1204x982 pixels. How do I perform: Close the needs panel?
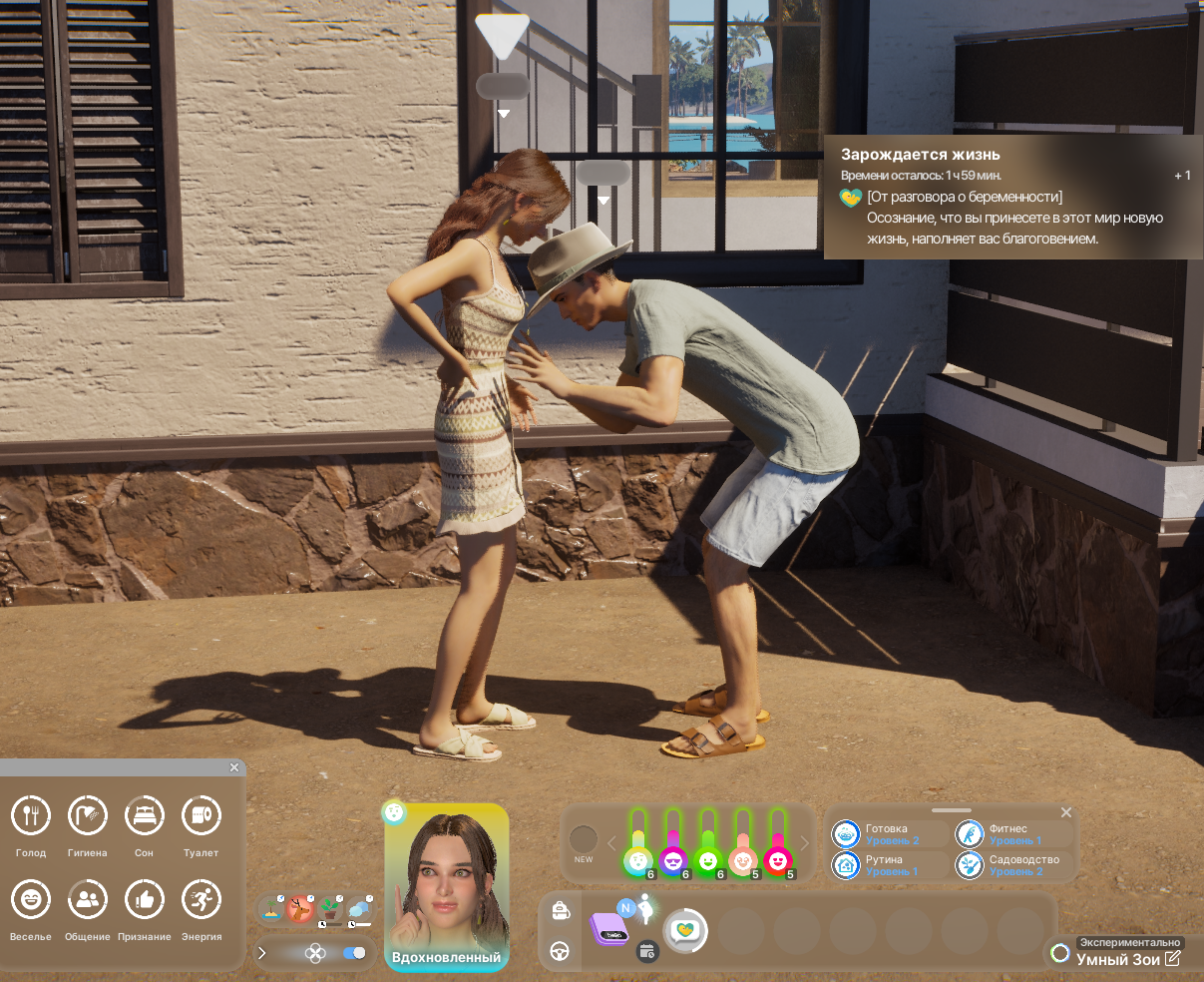click(x=234, y=767)
